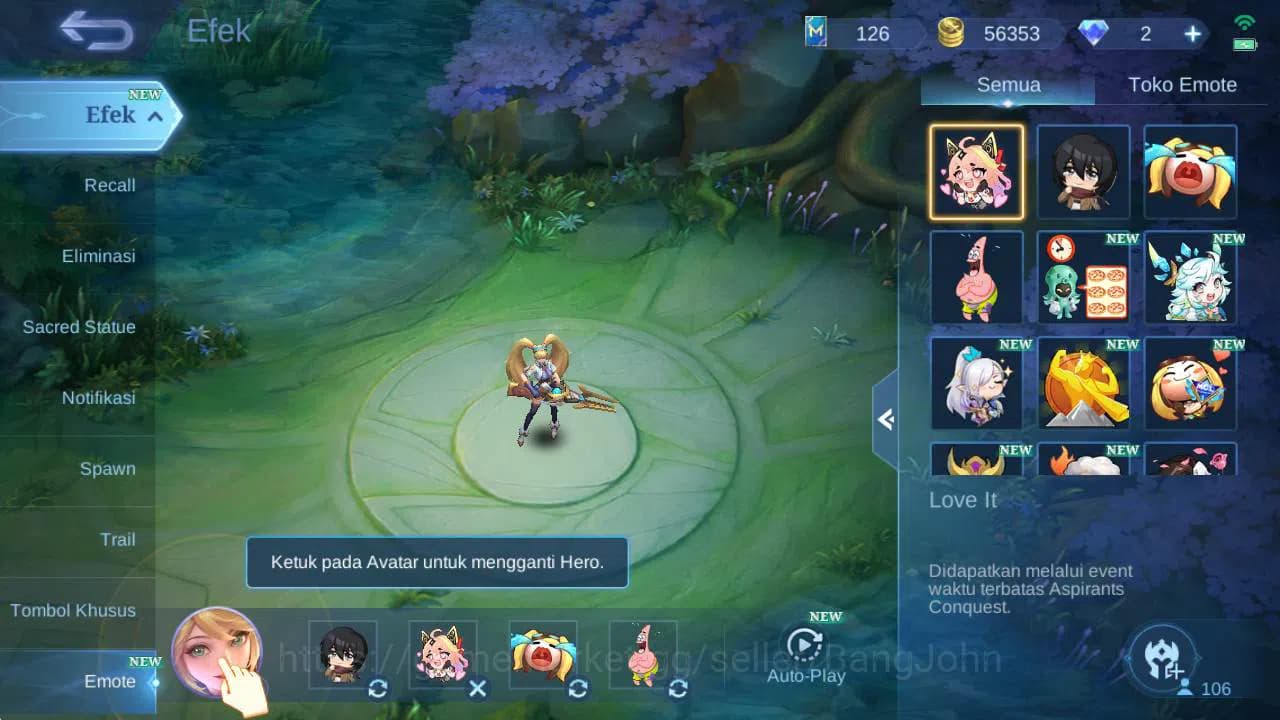Image resolution: width=1280 pixels, height=720 pixels.
Task: Collapse the Efek category chevron
Action: click(152, 116)
